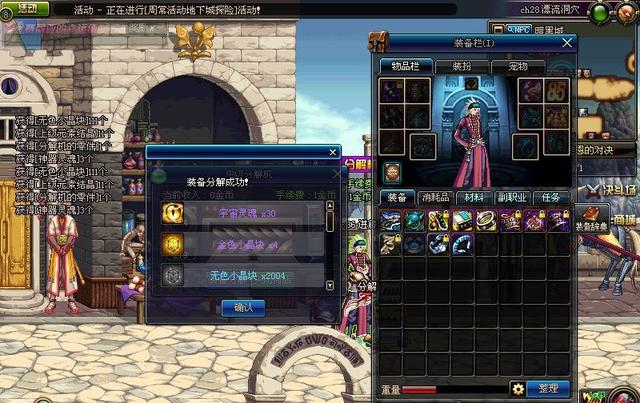The image size is (640, 403).
Task: Select the 金色小晶块 x4 result row
Action: pyautogui.click(x=240, y=244)
